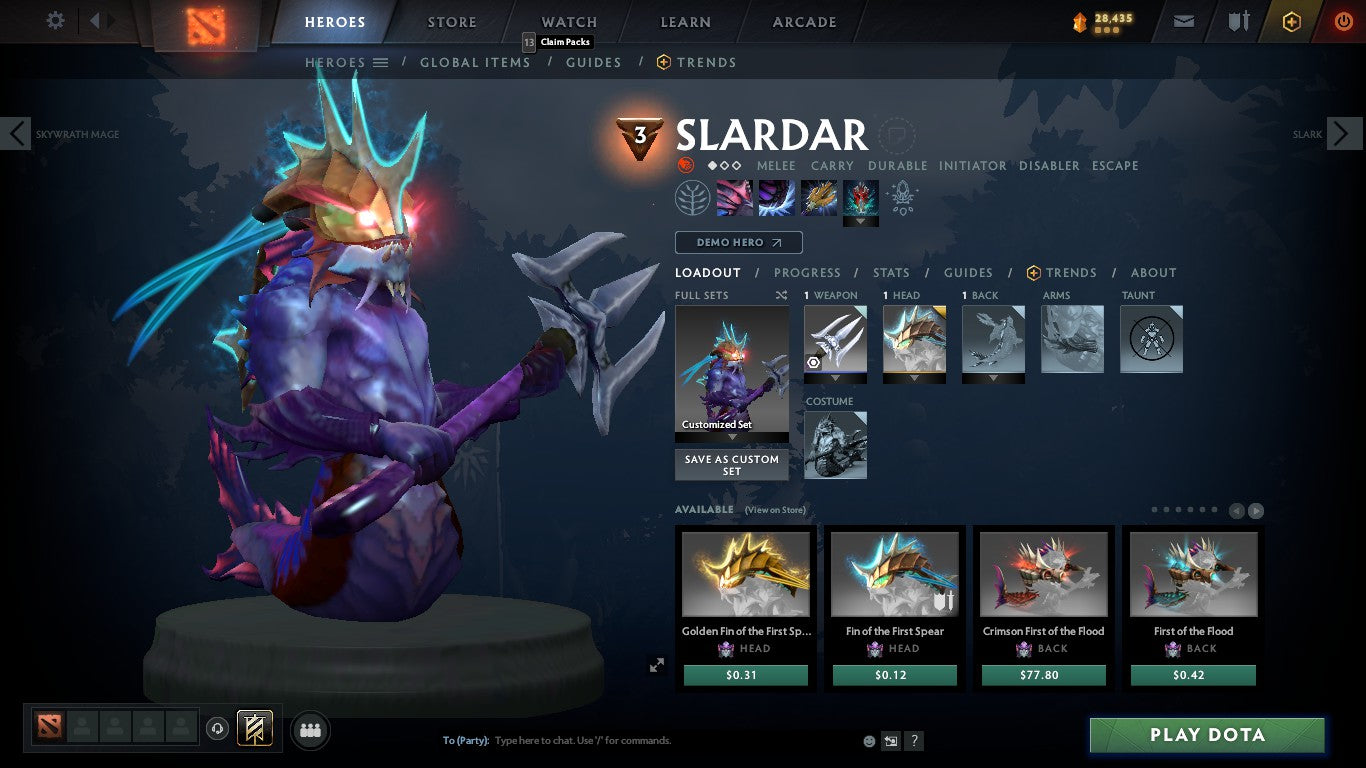The image size is (1366, 768).
Task: Open Slardar's talent tree icon
Action: pyautogui.click(x=692, y=197)
